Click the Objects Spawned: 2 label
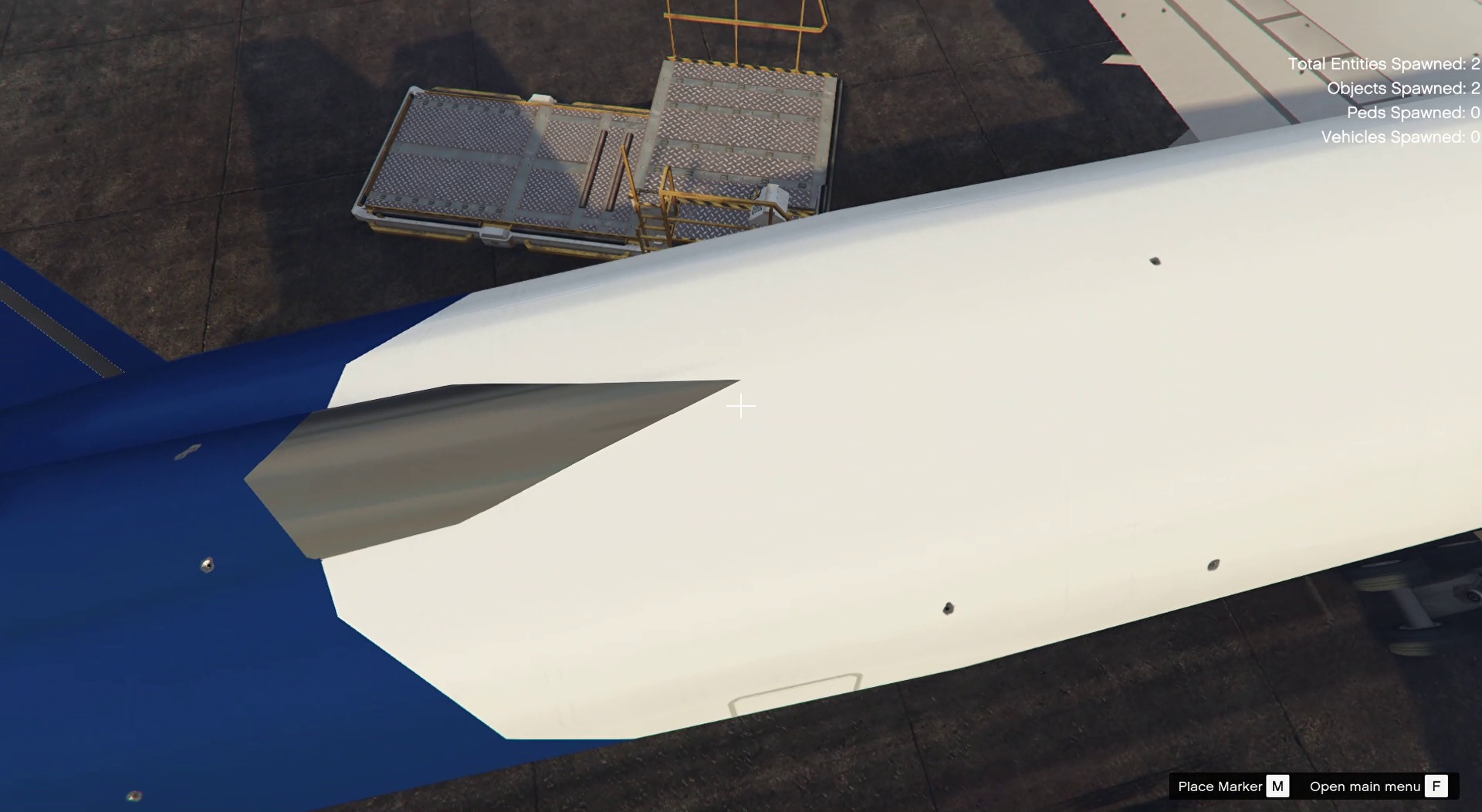Image resolution: width=1482 pixels, height=812 pixels. (1401, 88)
